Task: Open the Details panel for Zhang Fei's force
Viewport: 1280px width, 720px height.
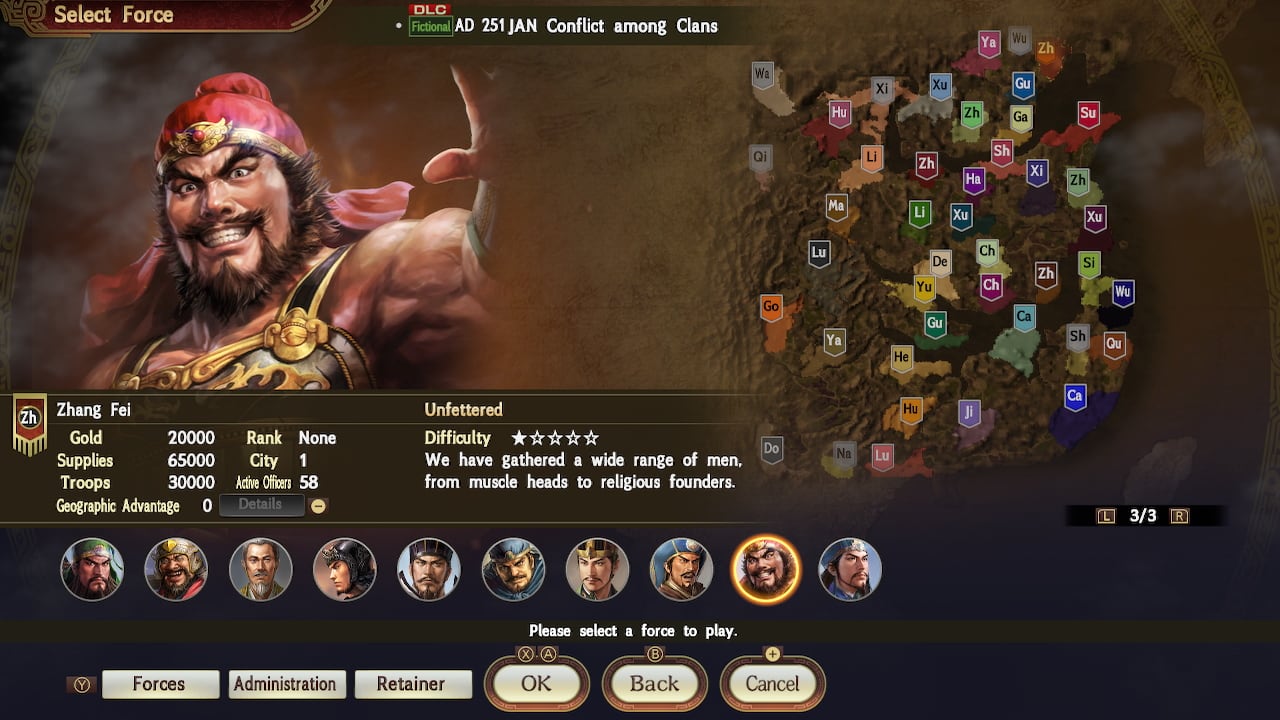Action: (x=261, y=504)
